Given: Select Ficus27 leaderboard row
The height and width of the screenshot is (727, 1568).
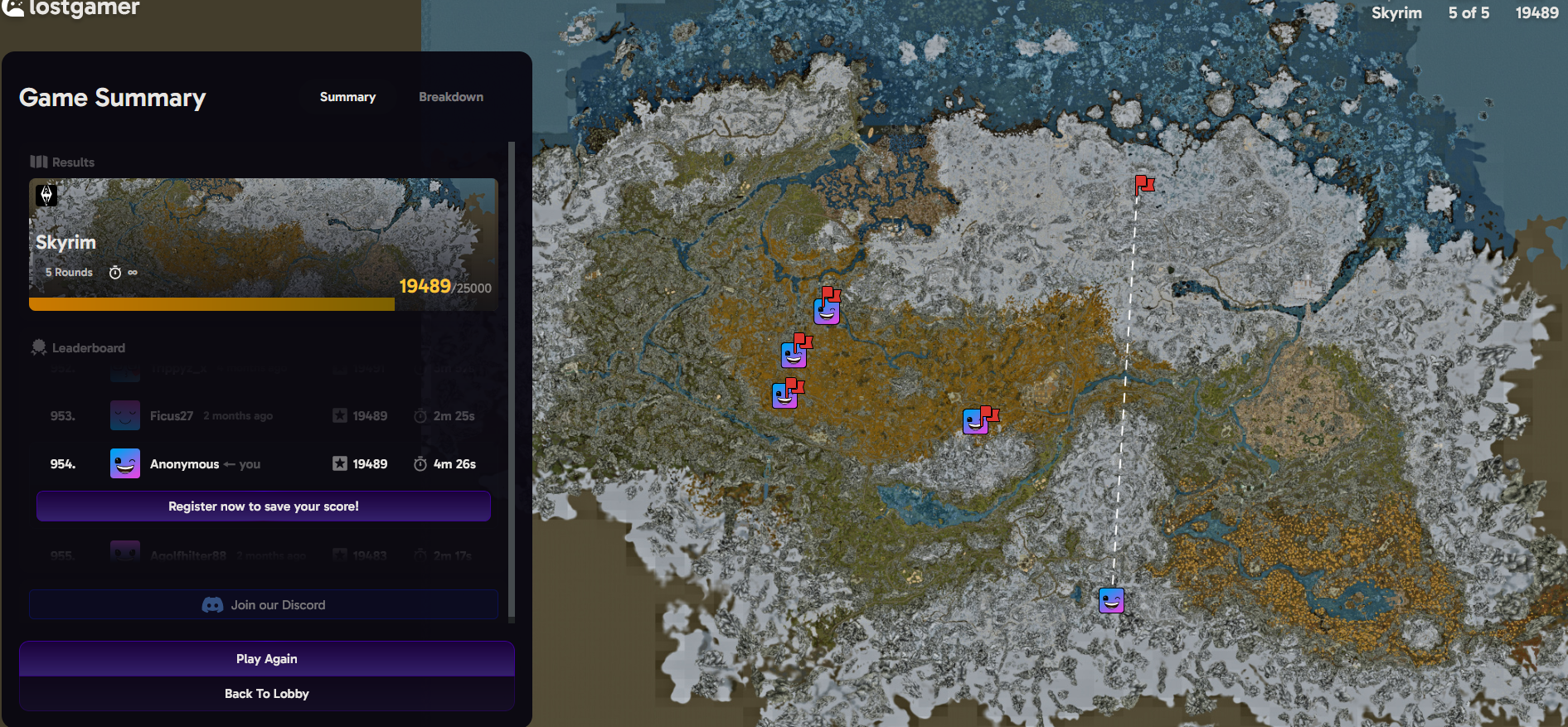Looking at the screenshot, I should (x=264, y=416).
